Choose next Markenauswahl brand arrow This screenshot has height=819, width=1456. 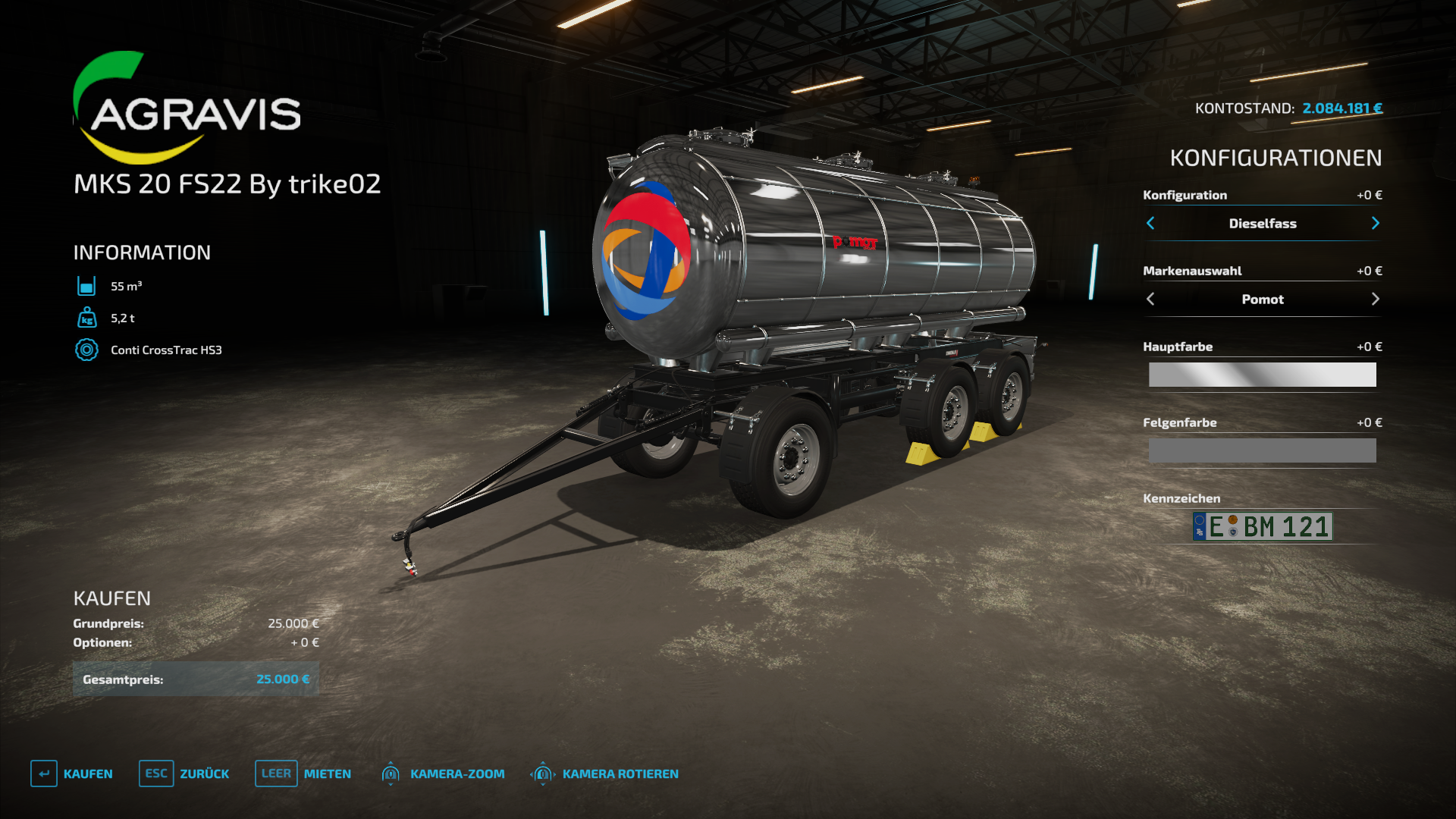coord(1375,299)
